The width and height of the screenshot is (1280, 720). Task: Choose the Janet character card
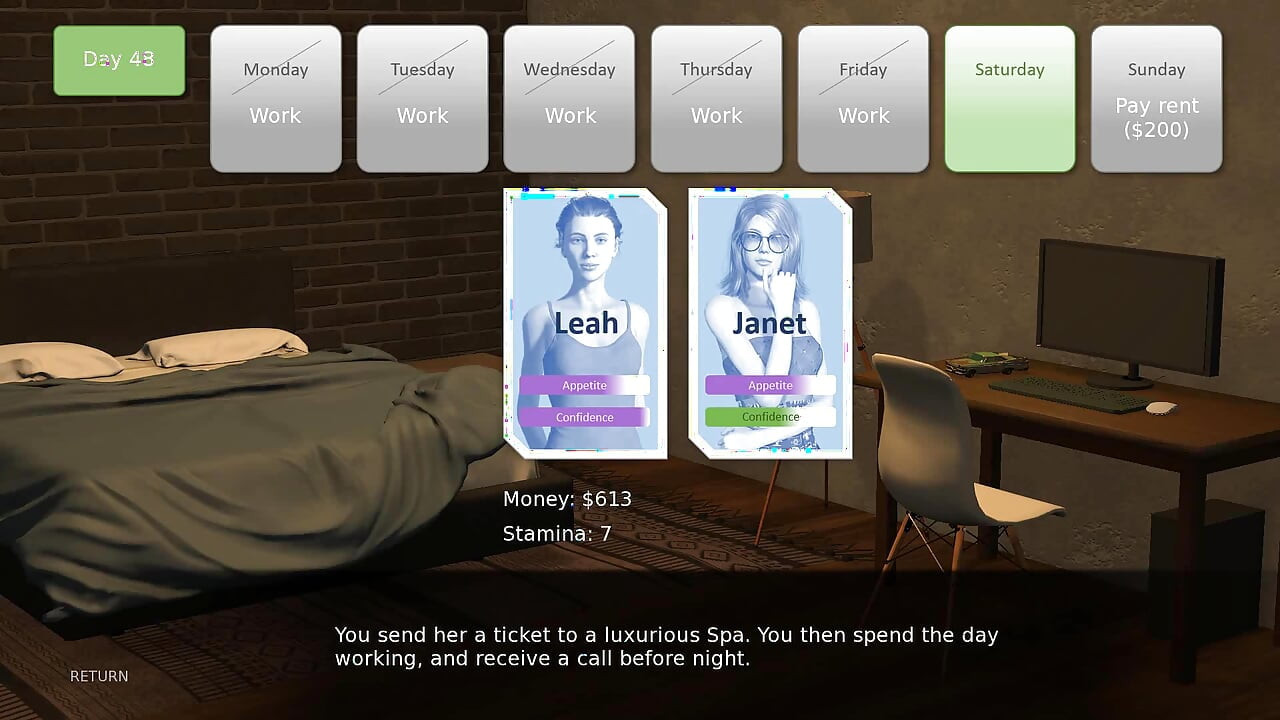pyautogui.click(x=770, y=322)
